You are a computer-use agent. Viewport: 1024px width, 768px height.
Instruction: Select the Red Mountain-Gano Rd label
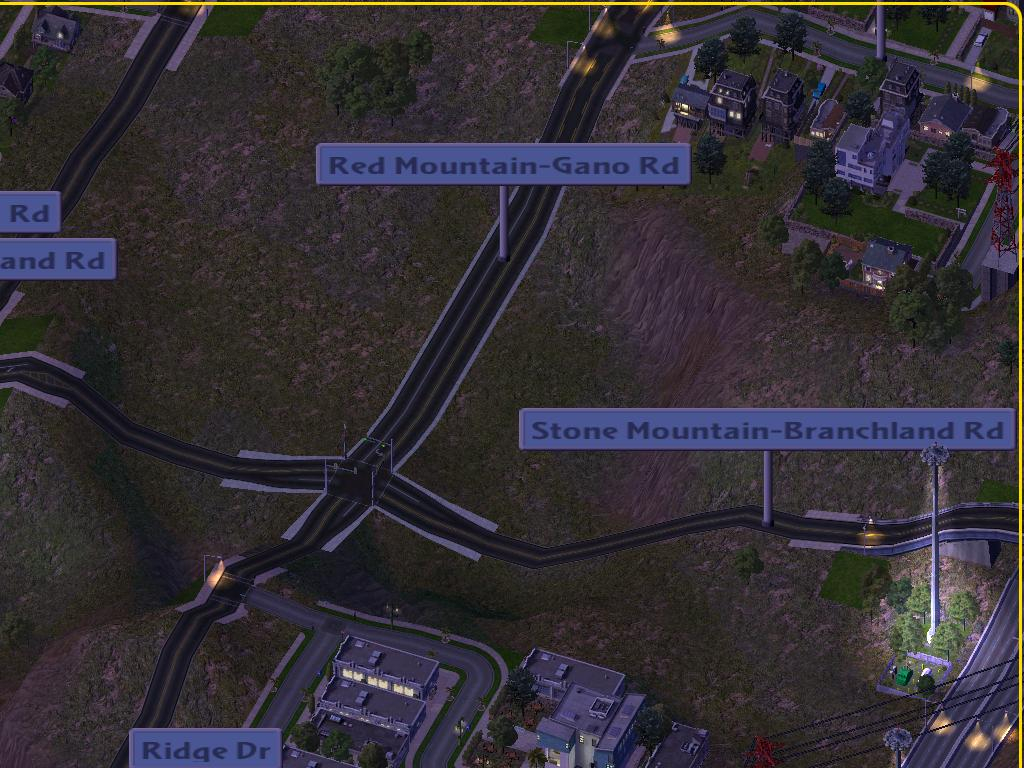point(503,165)
